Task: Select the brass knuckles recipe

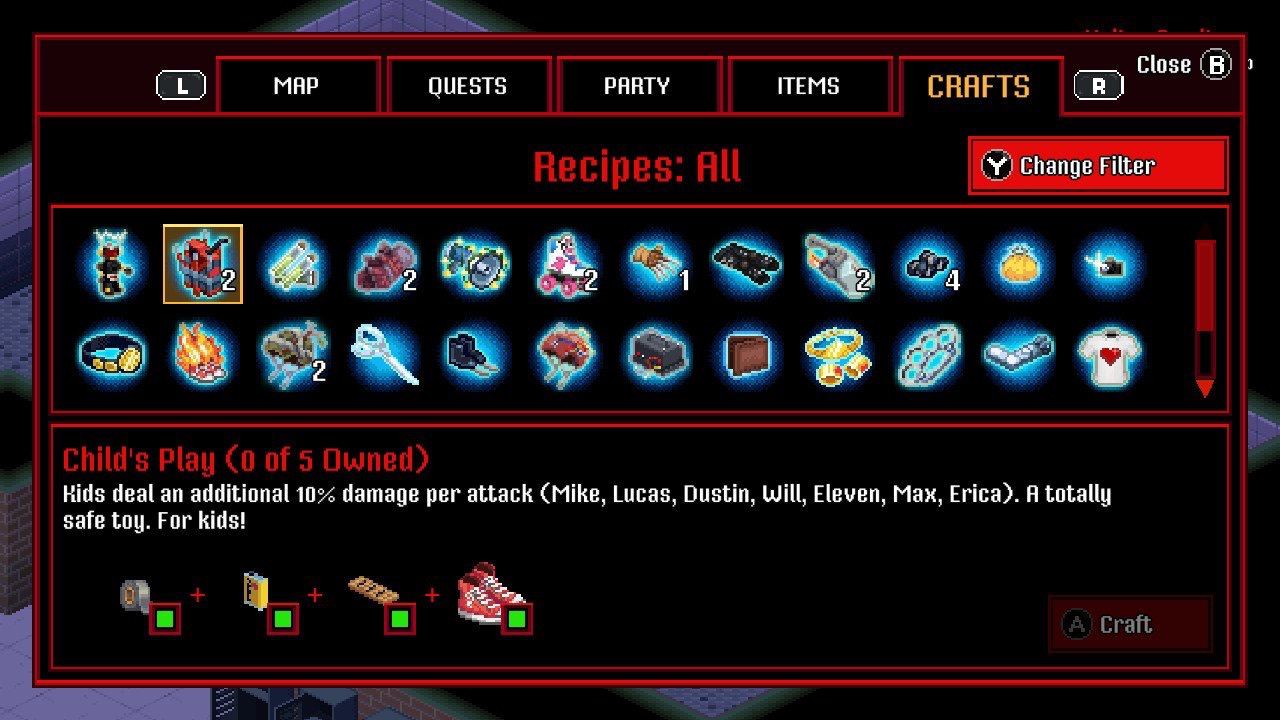Action: tap(929, 355)
